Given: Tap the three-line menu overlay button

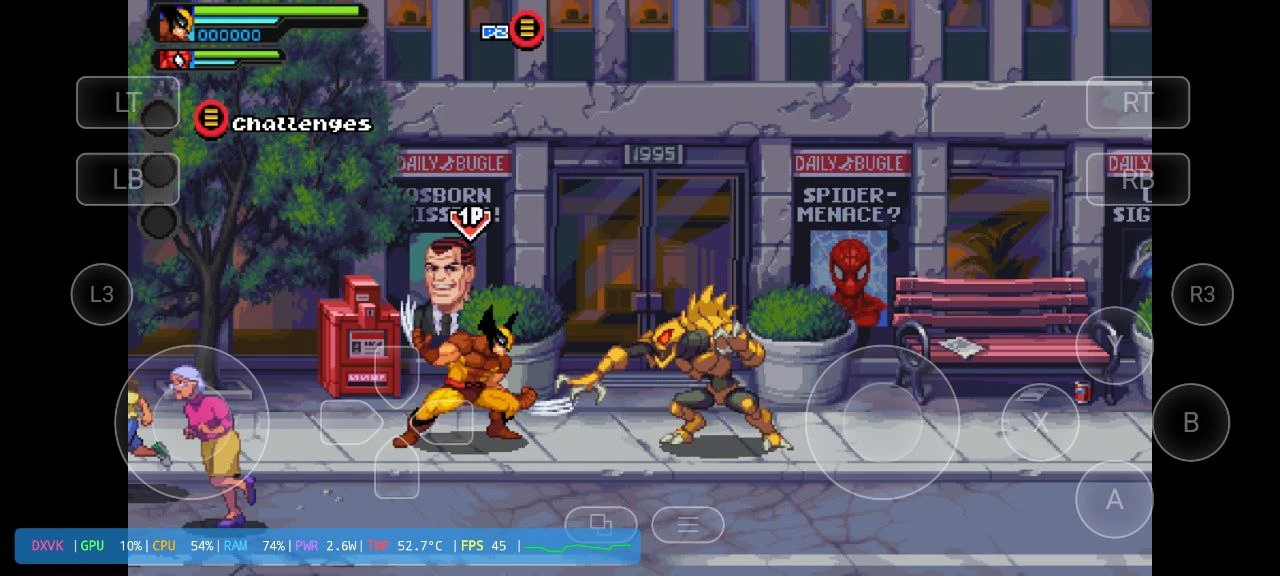Looking at the screenshot, I should 687,525.
